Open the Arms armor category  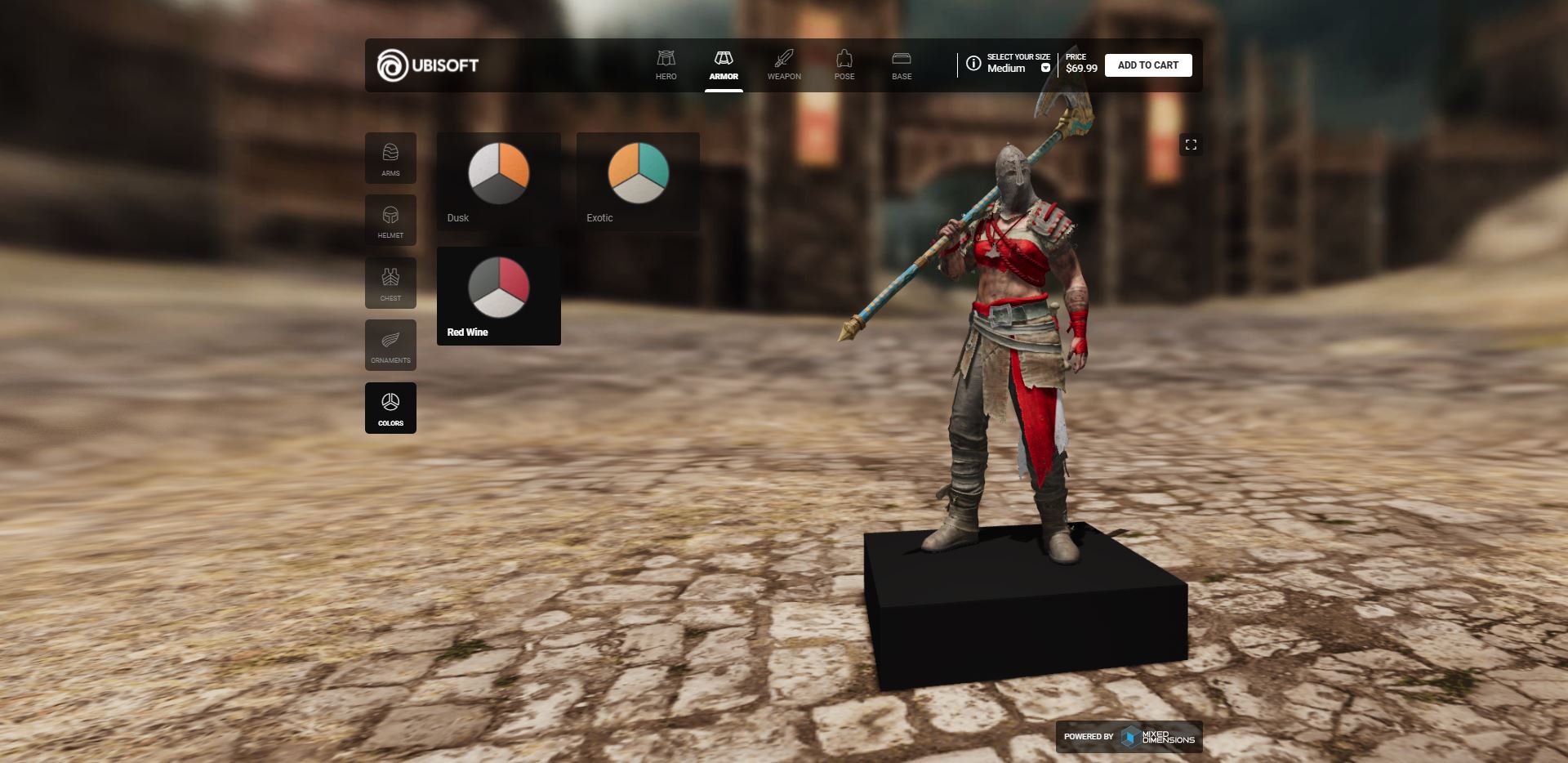pos(390,158)
